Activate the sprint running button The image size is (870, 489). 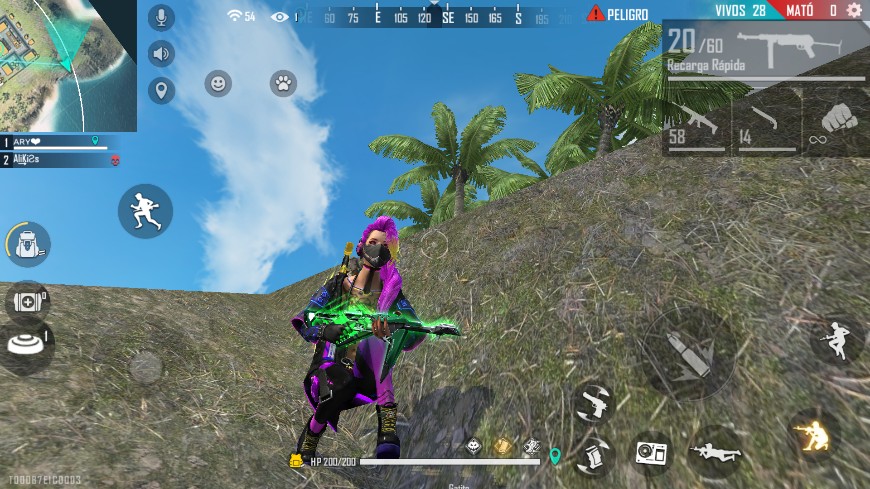(x=145, y=211)
